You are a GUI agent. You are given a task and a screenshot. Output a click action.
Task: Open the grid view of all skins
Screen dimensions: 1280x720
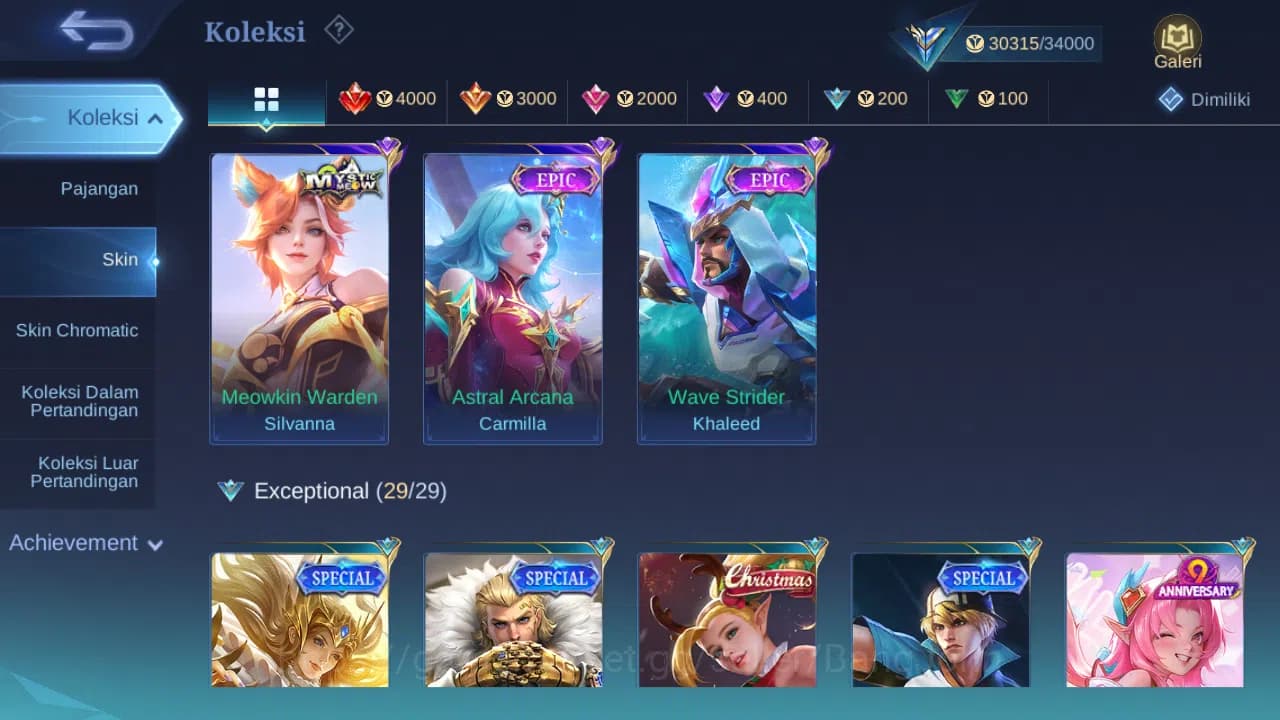tap(265, 99)
